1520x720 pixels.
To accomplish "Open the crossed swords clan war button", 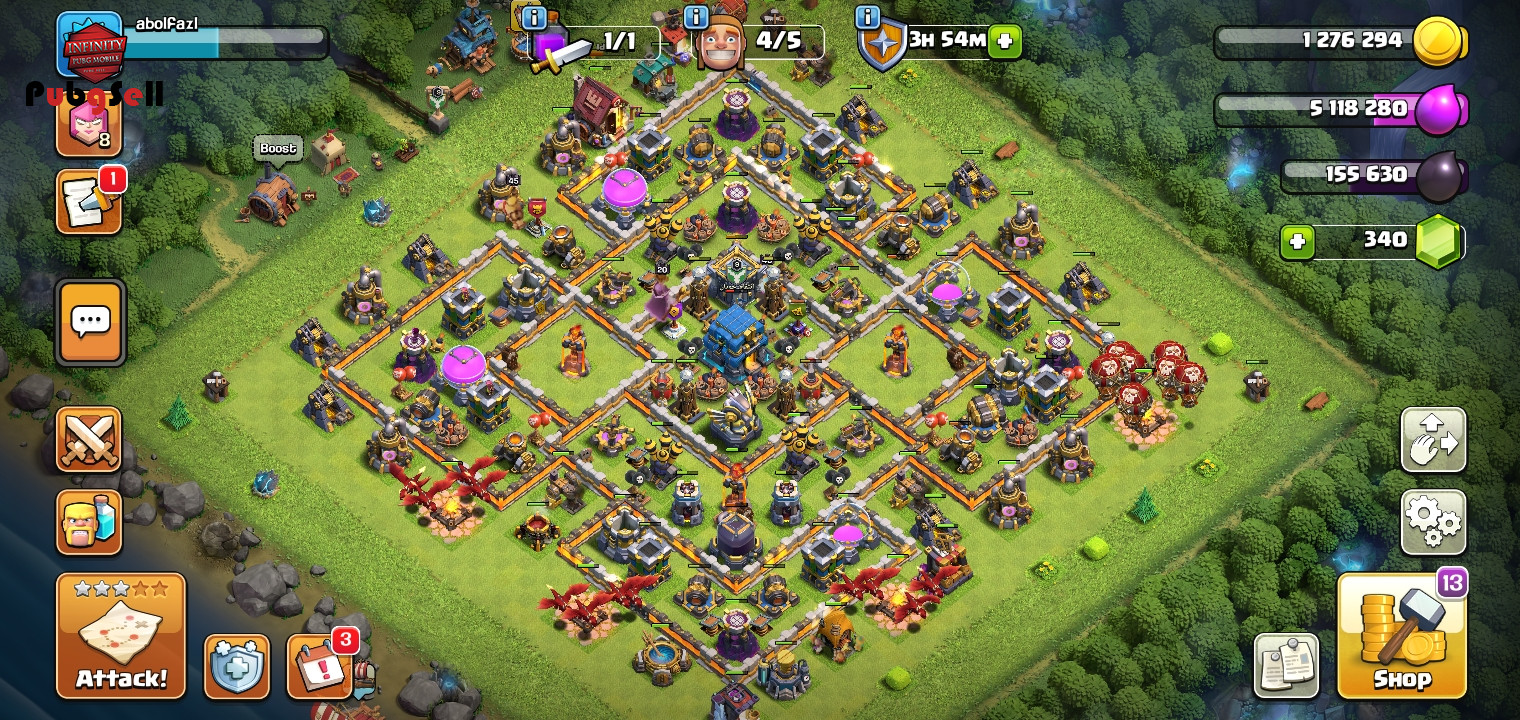I will (x=89, y=440).
